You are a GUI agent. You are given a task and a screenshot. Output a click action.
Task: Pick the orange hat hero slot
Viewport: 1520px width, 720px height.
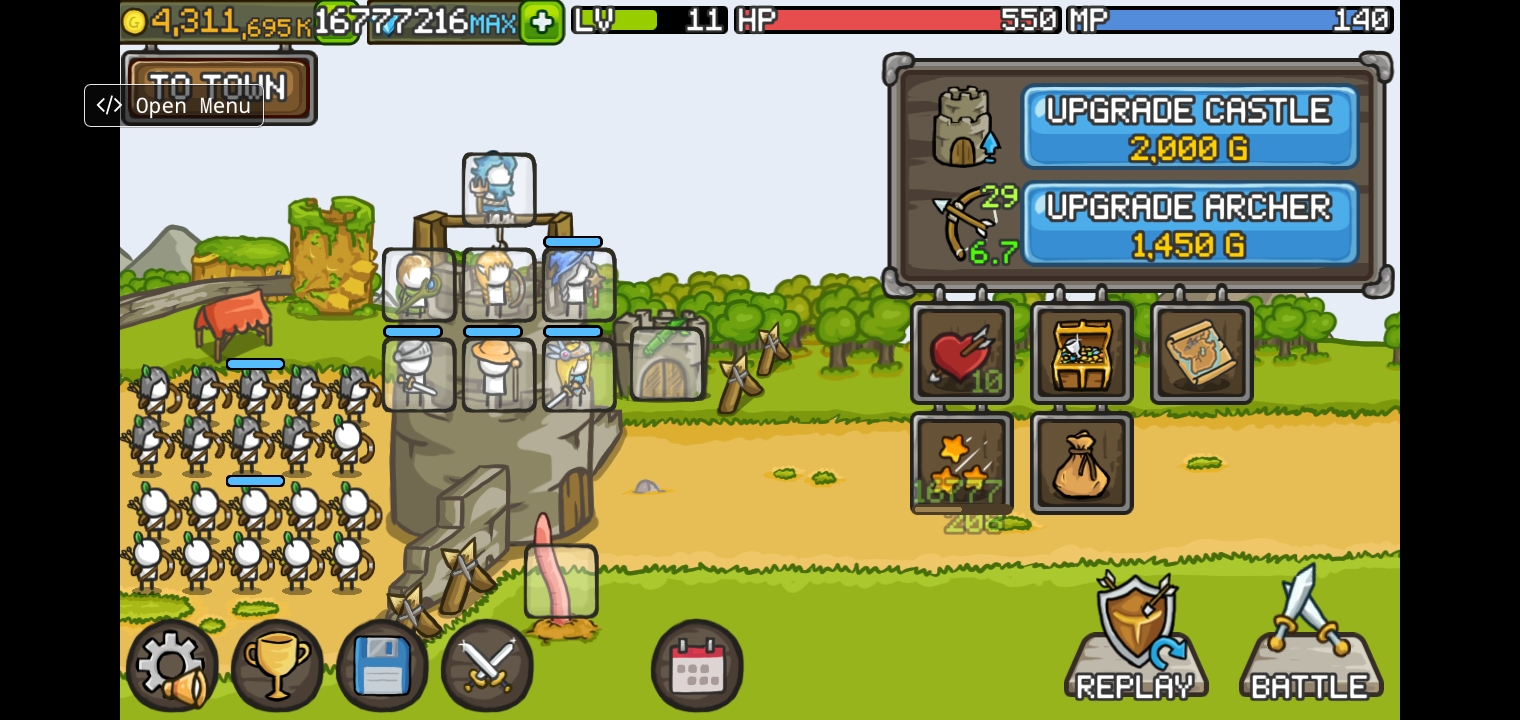499,375
